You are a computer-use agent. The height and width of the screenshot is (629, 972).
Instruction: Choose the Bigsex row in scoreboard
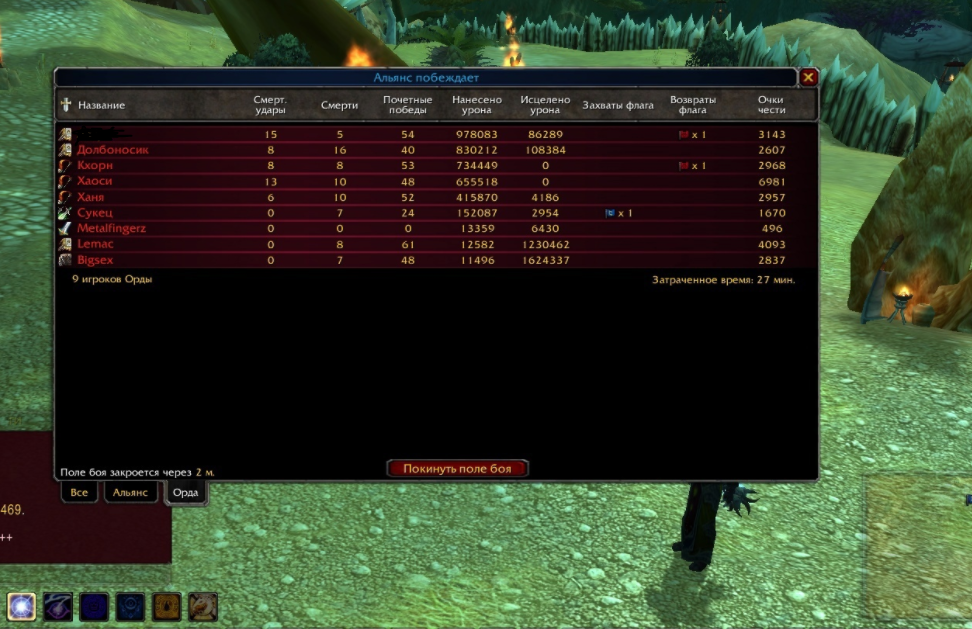point(95,260)
